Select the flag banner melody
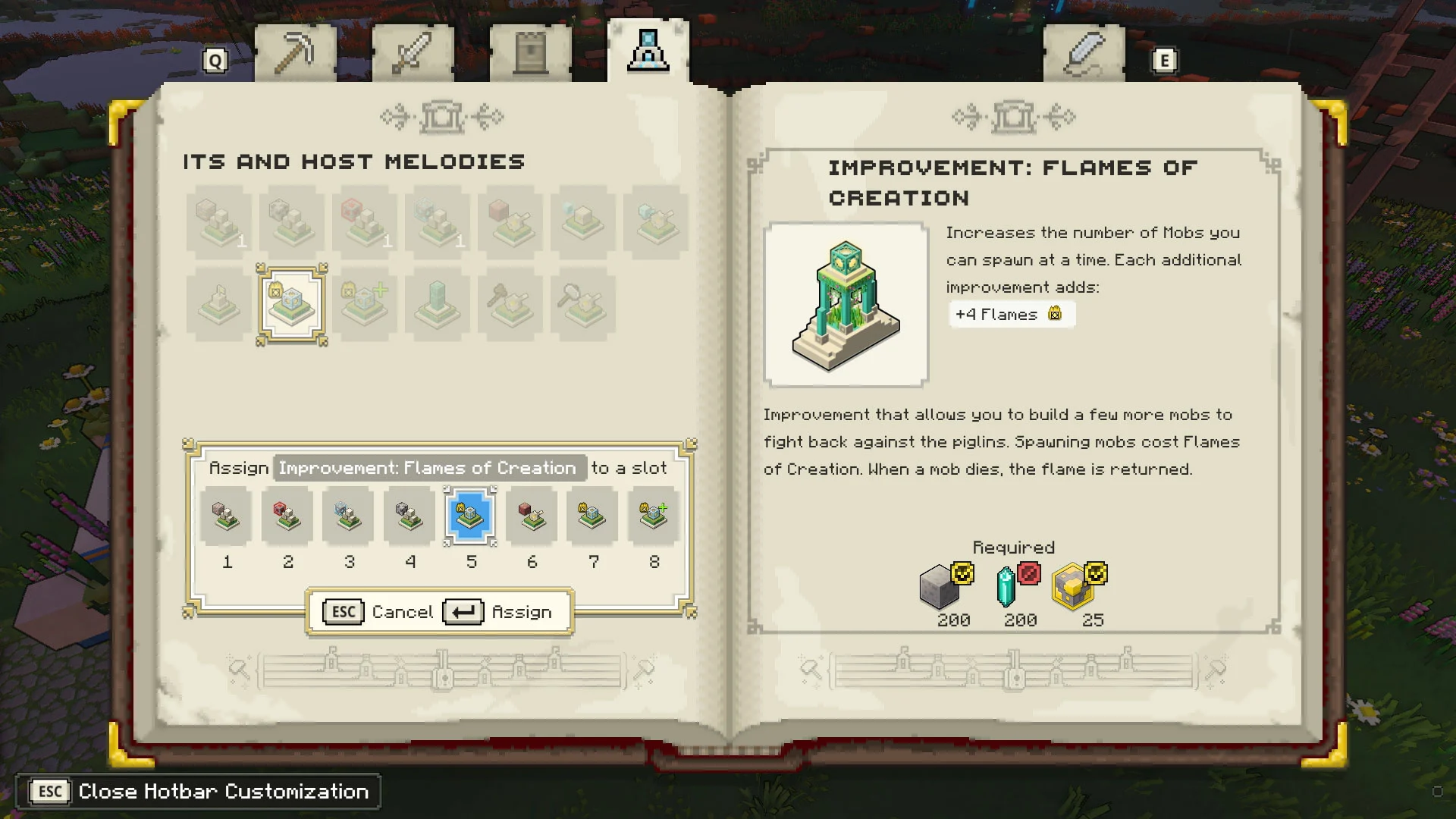 coord(219,305)
